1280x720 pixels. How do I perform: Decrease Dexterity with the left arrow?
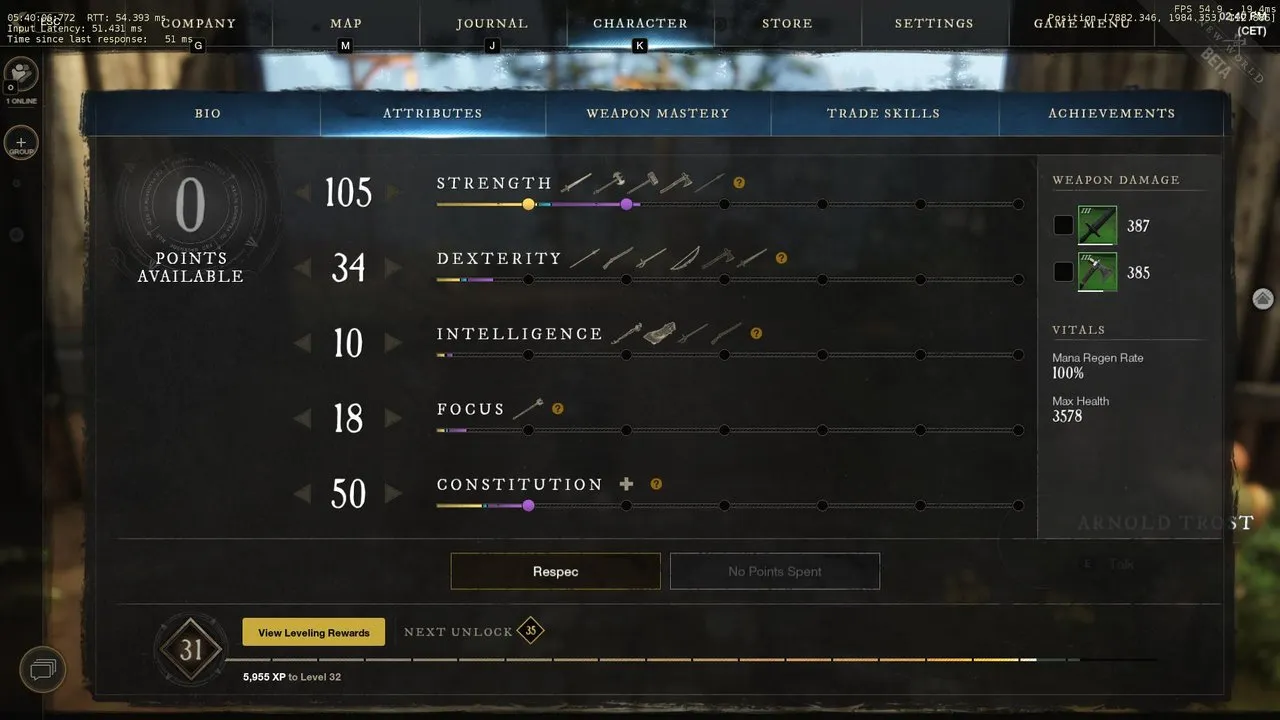(302, 268)
